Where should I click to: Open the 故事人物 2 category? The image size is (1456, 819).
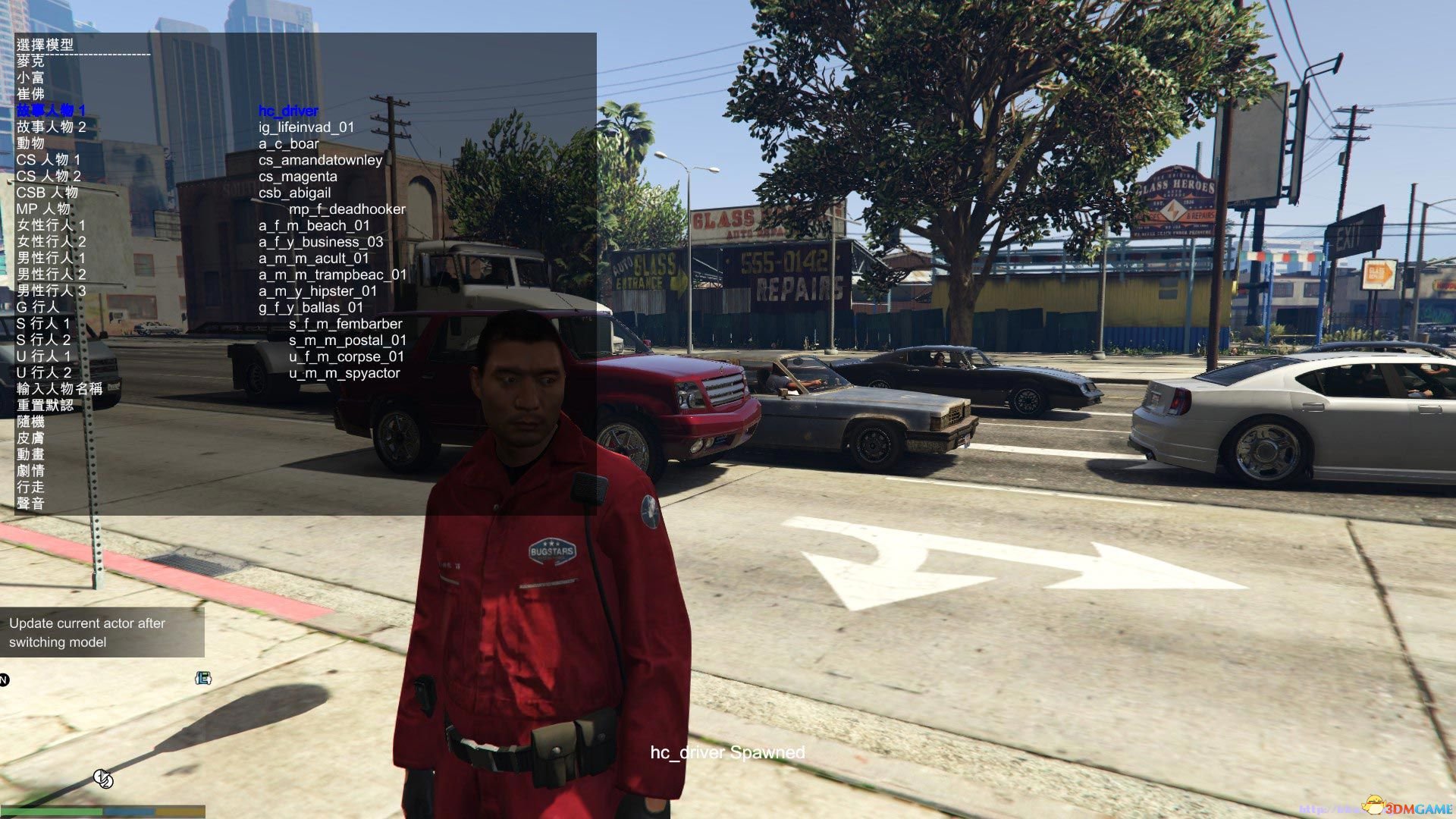pos(51,127)
